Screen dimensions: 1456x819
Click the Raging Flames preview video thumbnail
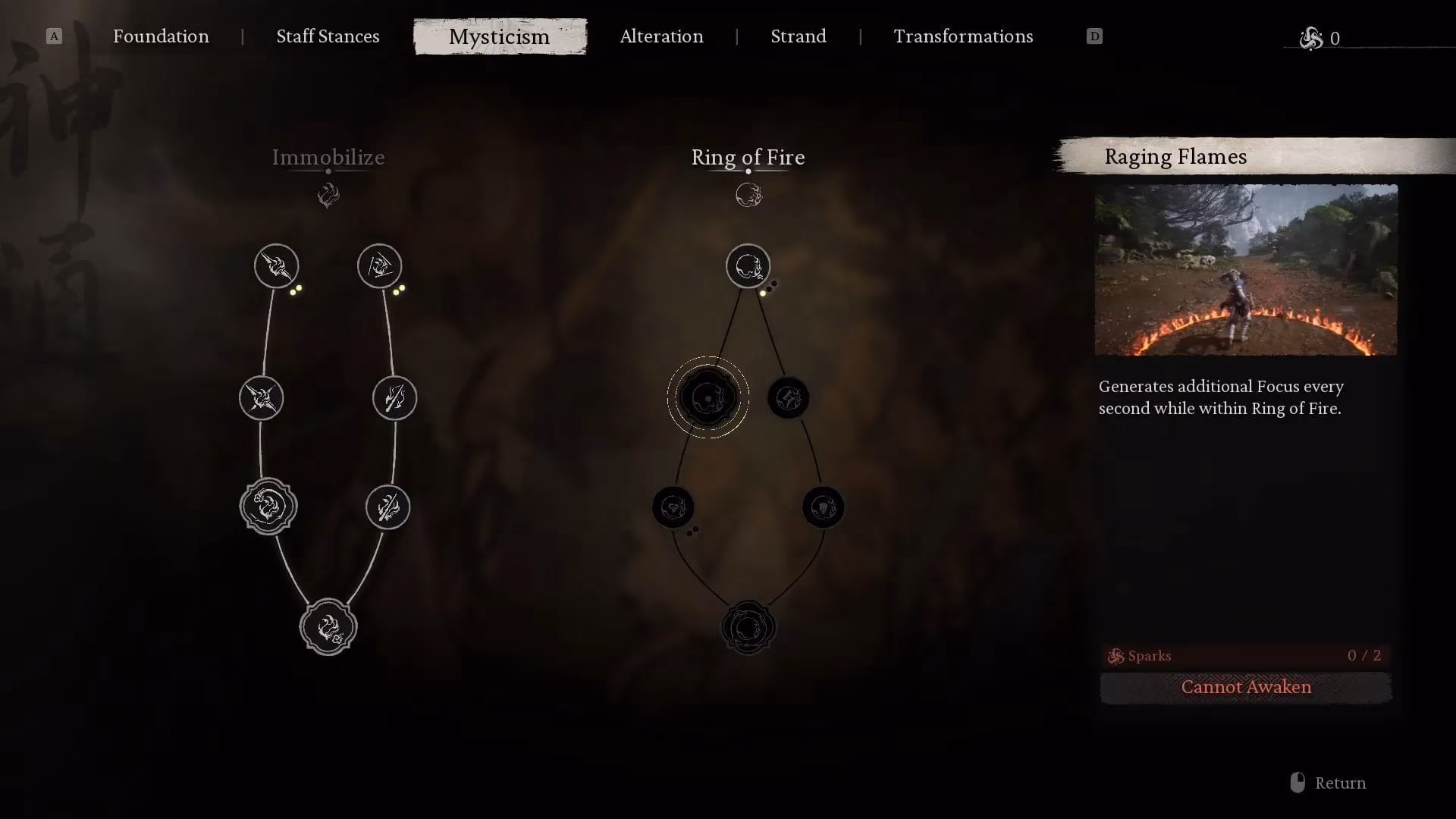pos(1246,270)
